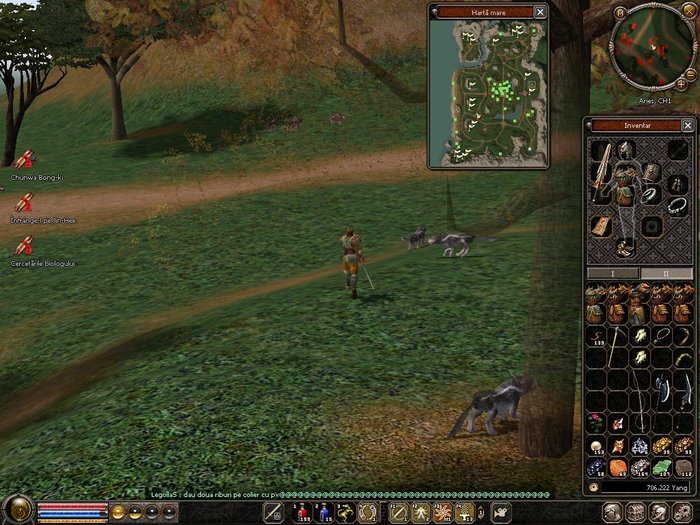Close the minimap with its X button

690,13
